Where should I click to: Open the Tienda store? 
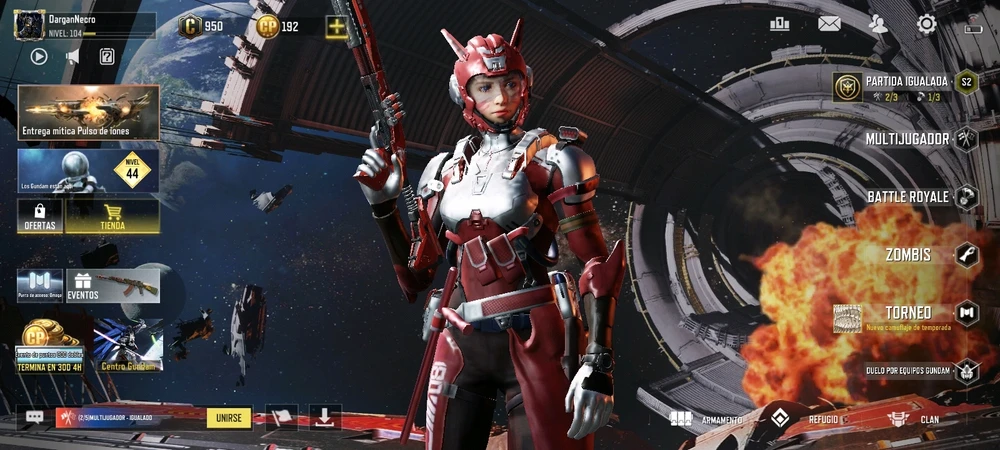(x=112, y=217)
